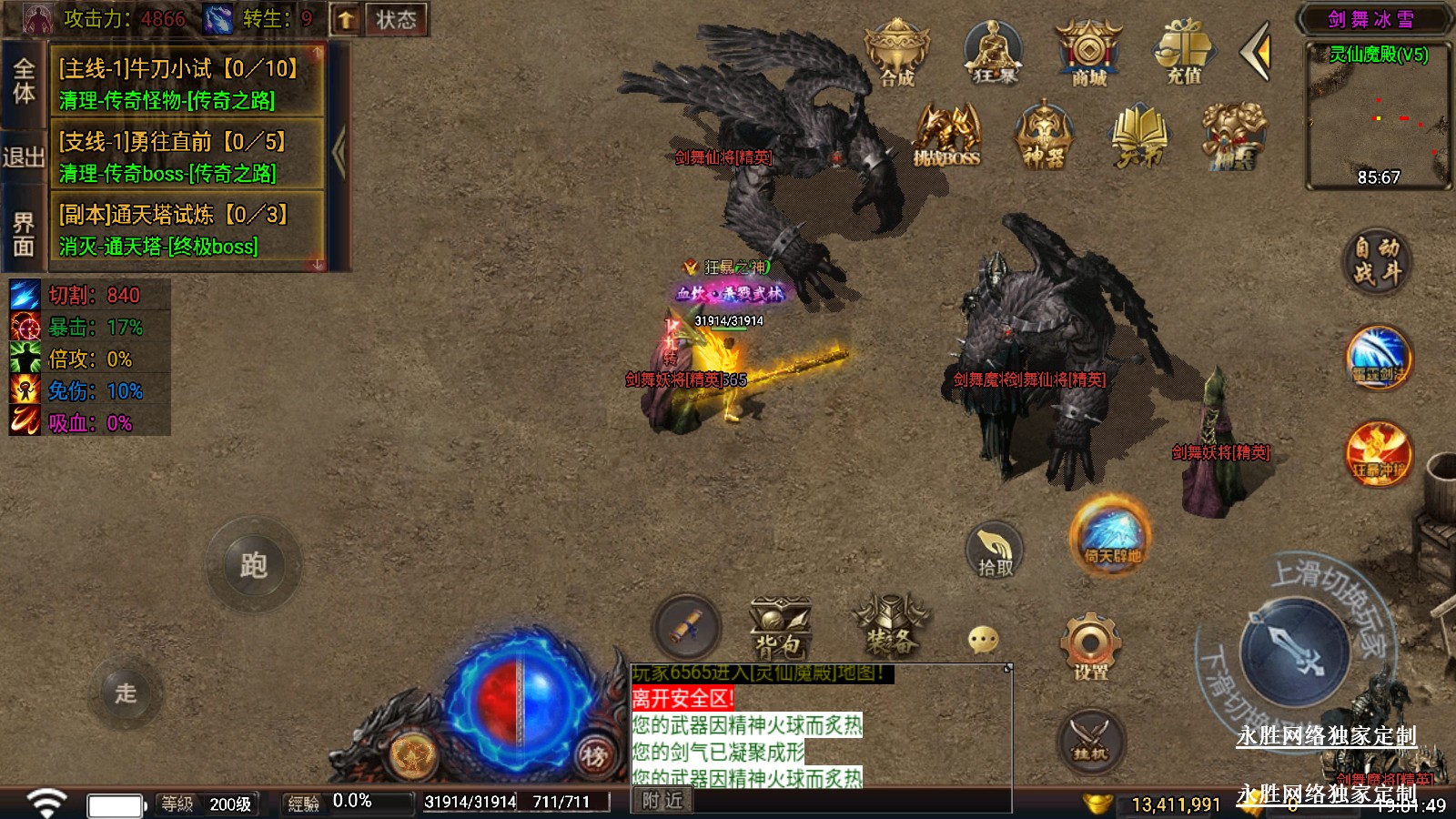1456x819 pixels.
Task: Open the 神器 artifact menu
Action: coord(1043,136)
